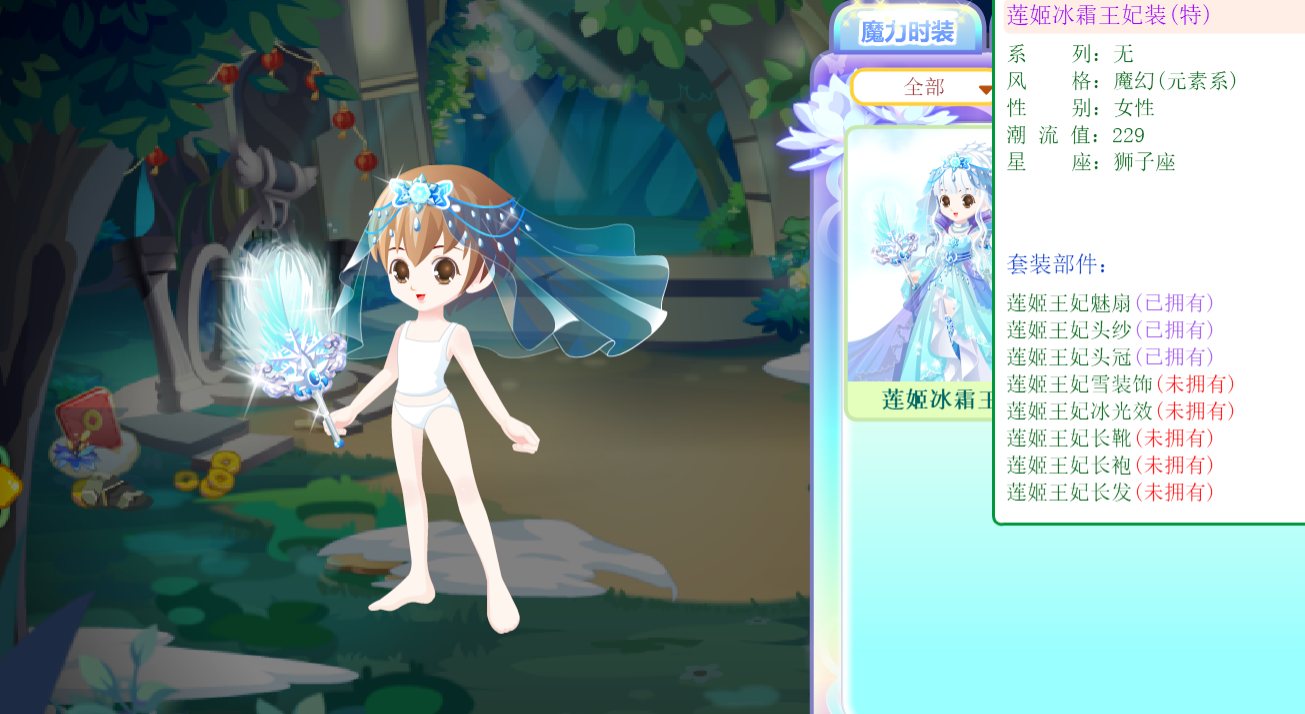Select the 莲姬冰霜王妃装 outfit card
The width and height of the screenshot is (1305, 714).
[x=919, y=272]
